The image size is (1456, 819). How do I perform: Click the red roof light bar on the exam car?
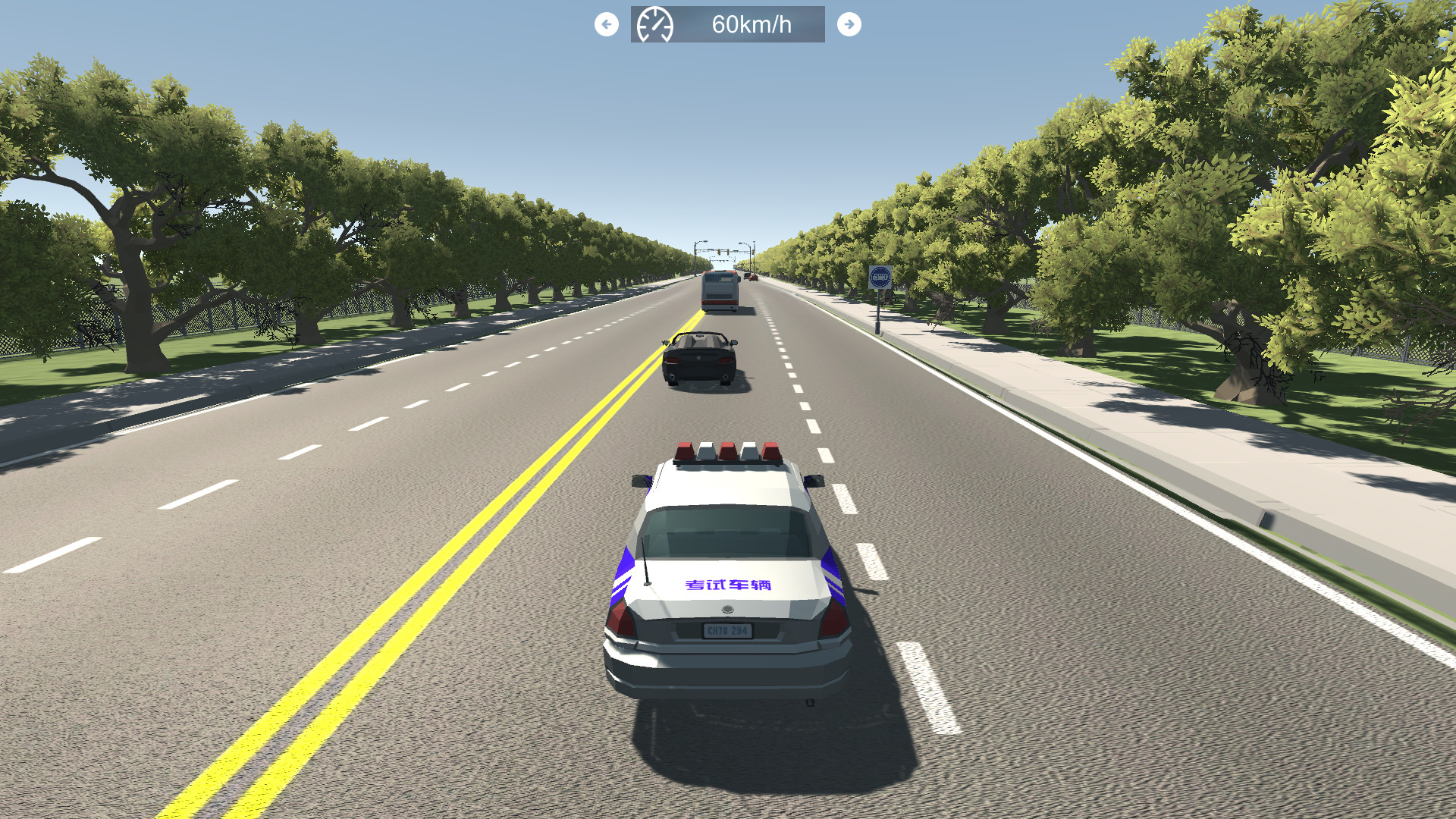(x=728, y=450)
